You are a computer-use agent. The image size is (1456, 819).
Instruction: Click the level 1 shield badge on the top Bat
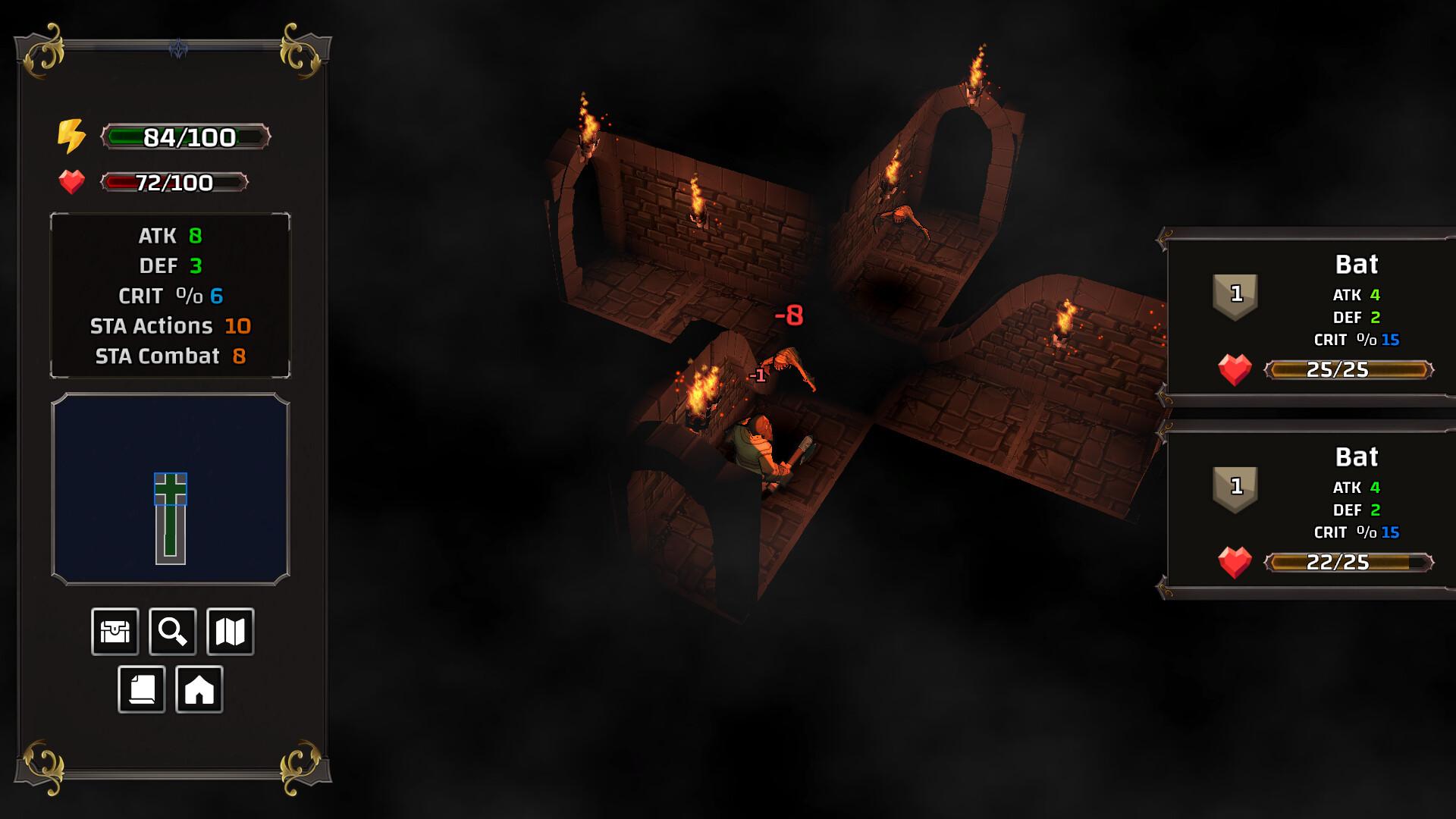point(1234,293)
